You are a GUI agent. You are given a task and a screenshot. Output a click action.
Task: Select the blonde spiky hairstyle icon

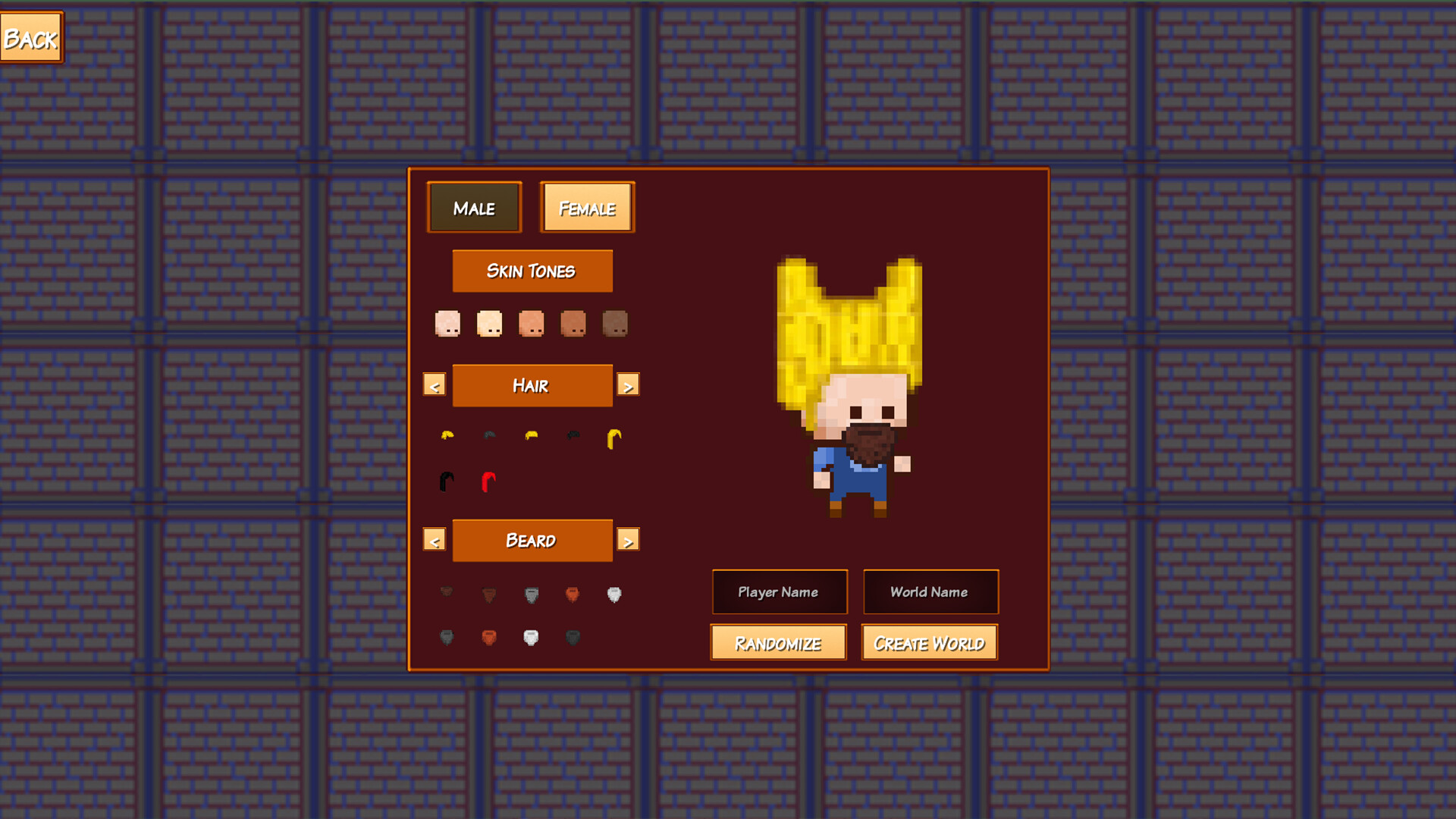tap(447, 434)
